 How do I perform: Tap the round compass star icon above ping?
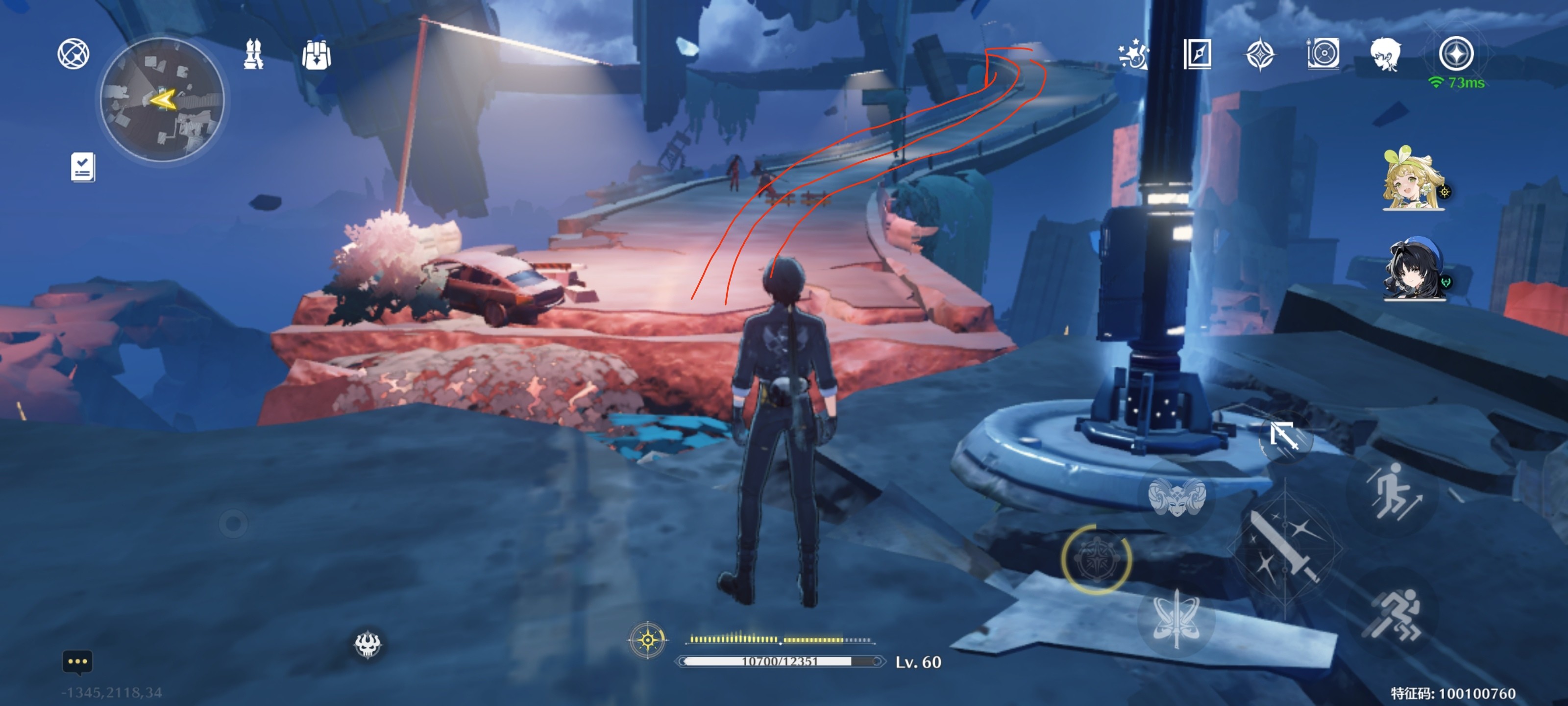(1455, 53)
